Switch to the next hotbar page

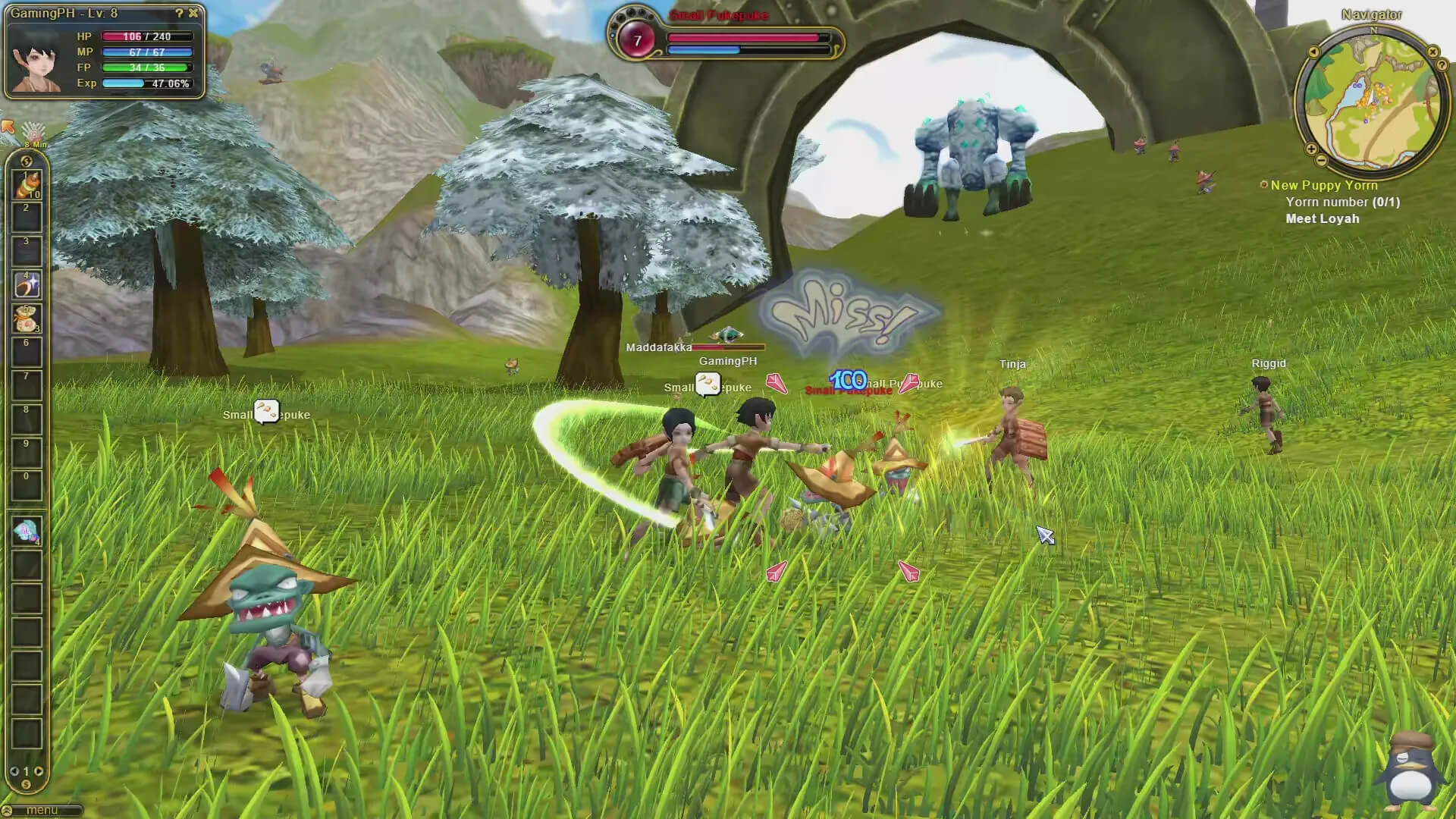39,771
